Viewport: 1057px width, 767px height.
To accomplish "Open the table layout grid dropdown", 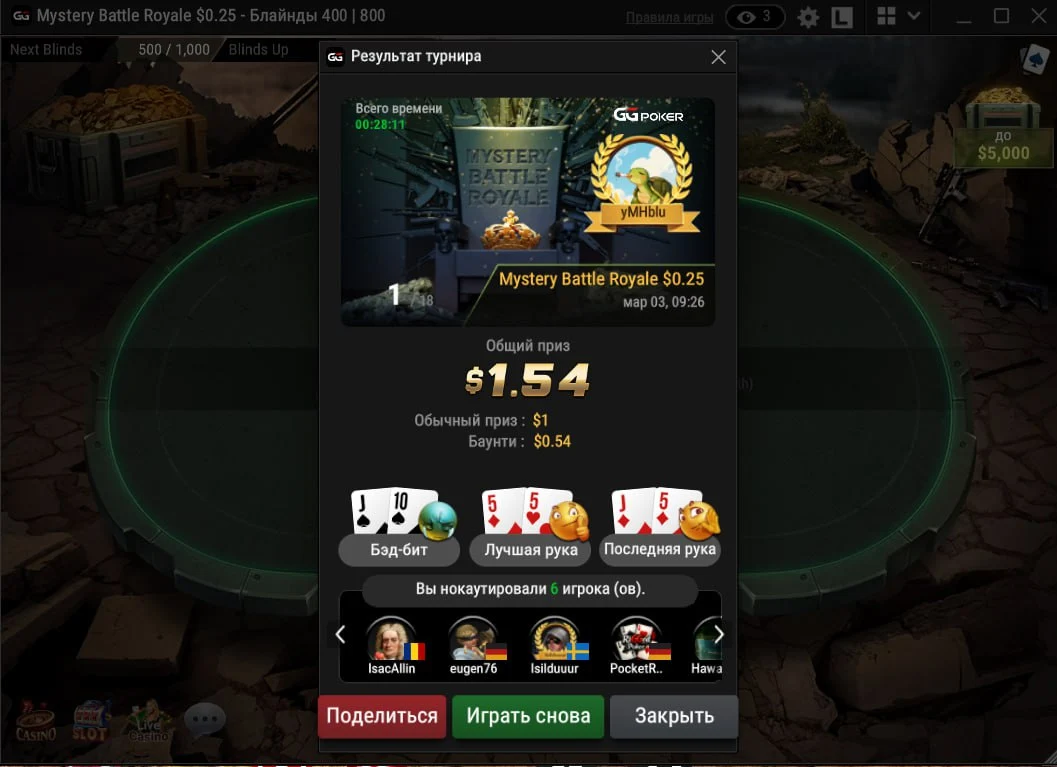I will 898,16.
